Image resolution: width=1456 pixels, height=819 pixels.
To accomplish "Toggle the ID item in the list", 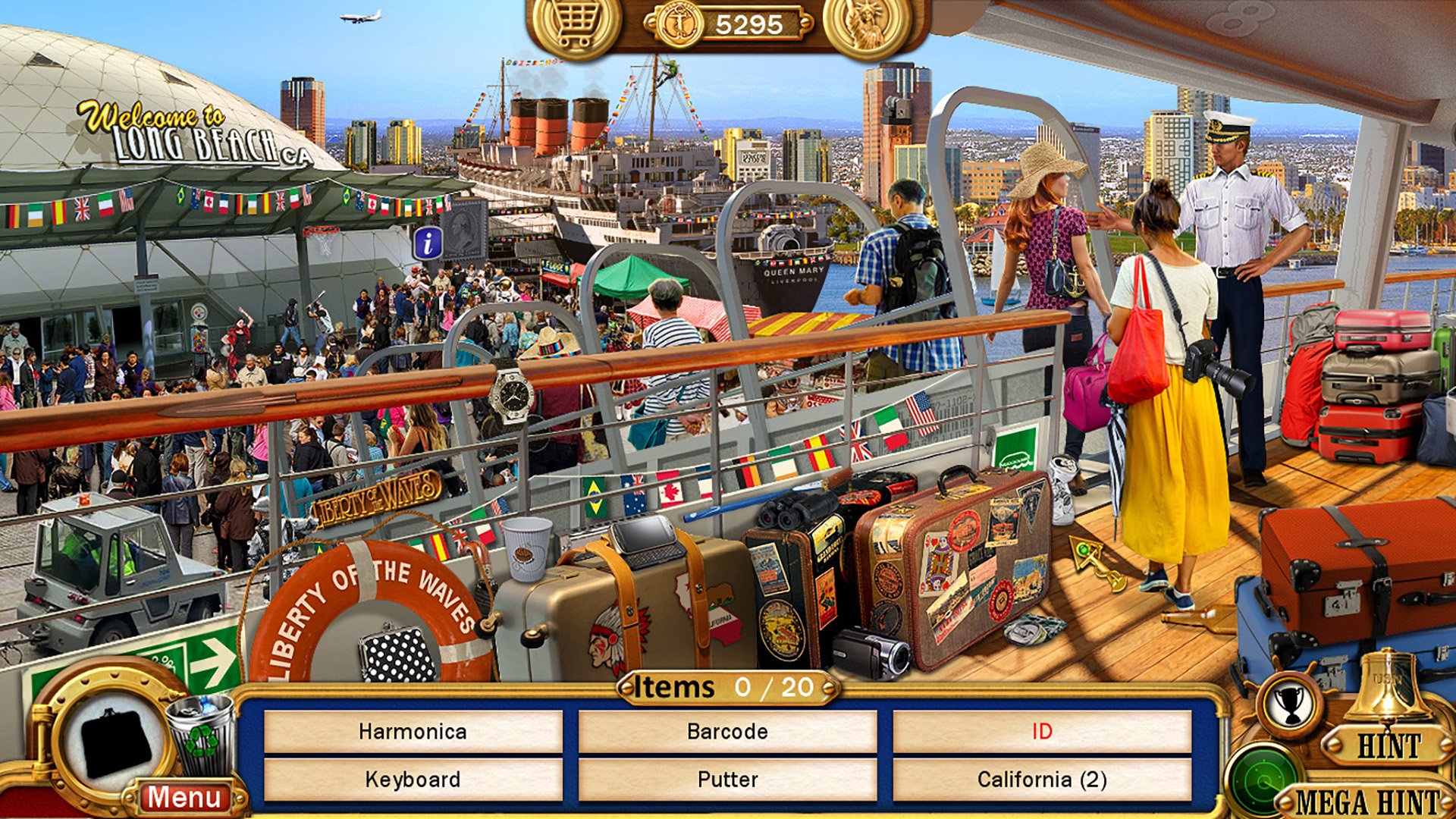I will [x=1043, y=731].
